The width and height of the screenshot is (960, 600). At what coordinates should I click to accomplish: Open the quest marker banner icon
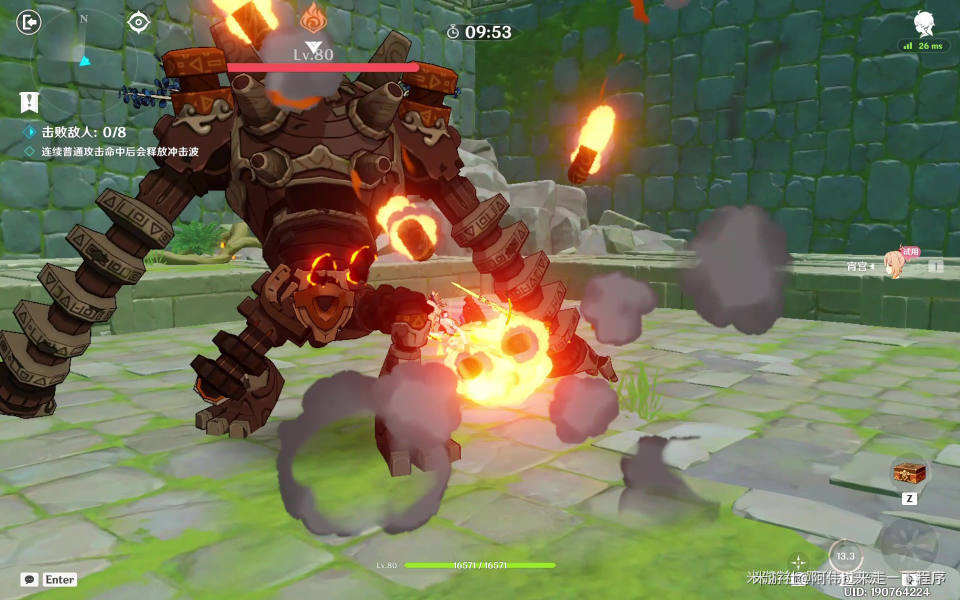29,101
